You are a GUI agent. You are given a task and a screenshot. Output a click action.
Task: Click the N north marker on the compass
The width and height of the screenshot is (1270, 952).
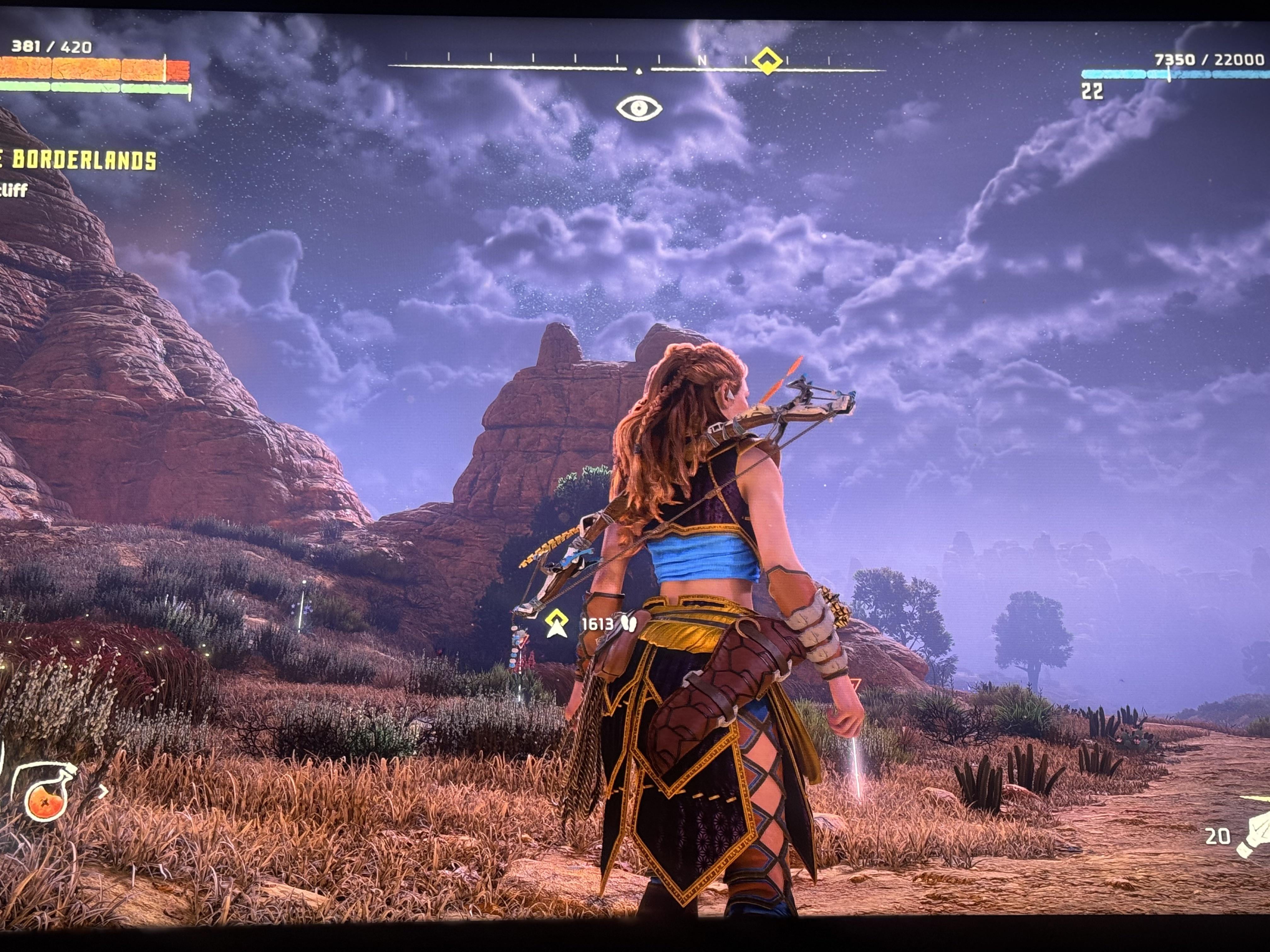pos(702,60)
